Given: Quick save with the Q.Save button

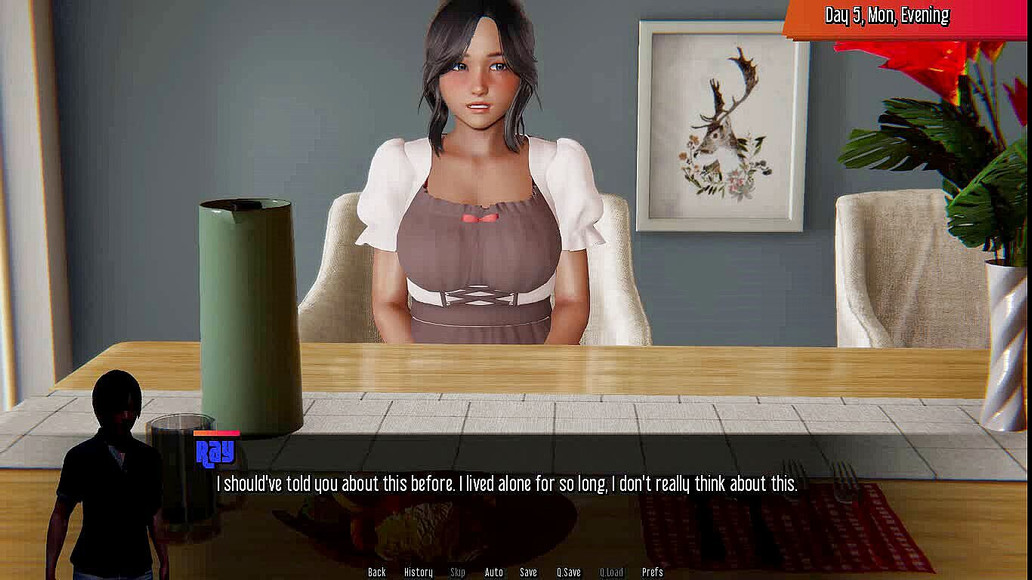Looking at the screenshot, I should pyautogui.click(x=568, y=572).
